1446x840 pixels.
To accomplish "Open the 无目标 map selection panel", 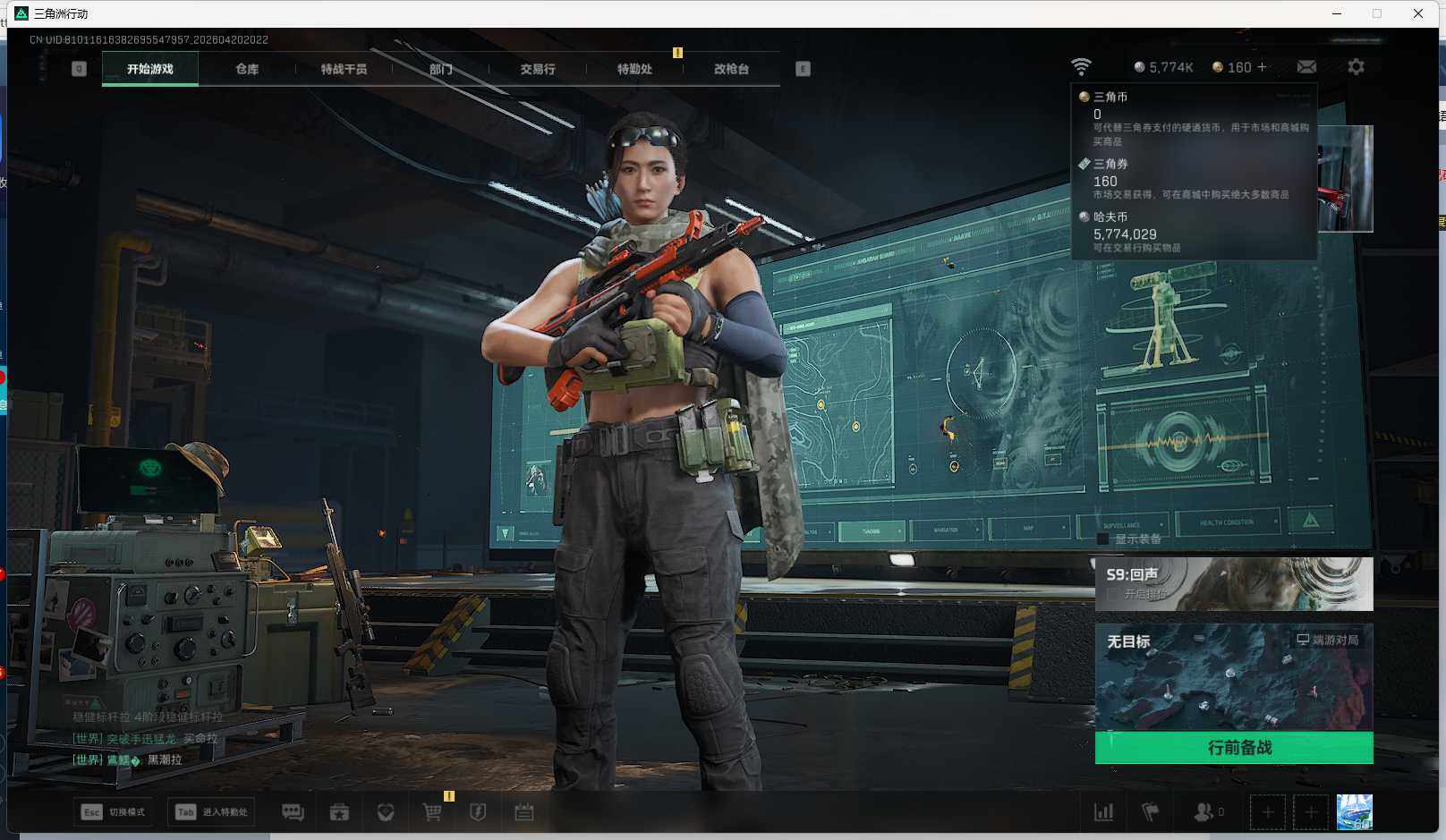I will click(x=1234, y=677).
